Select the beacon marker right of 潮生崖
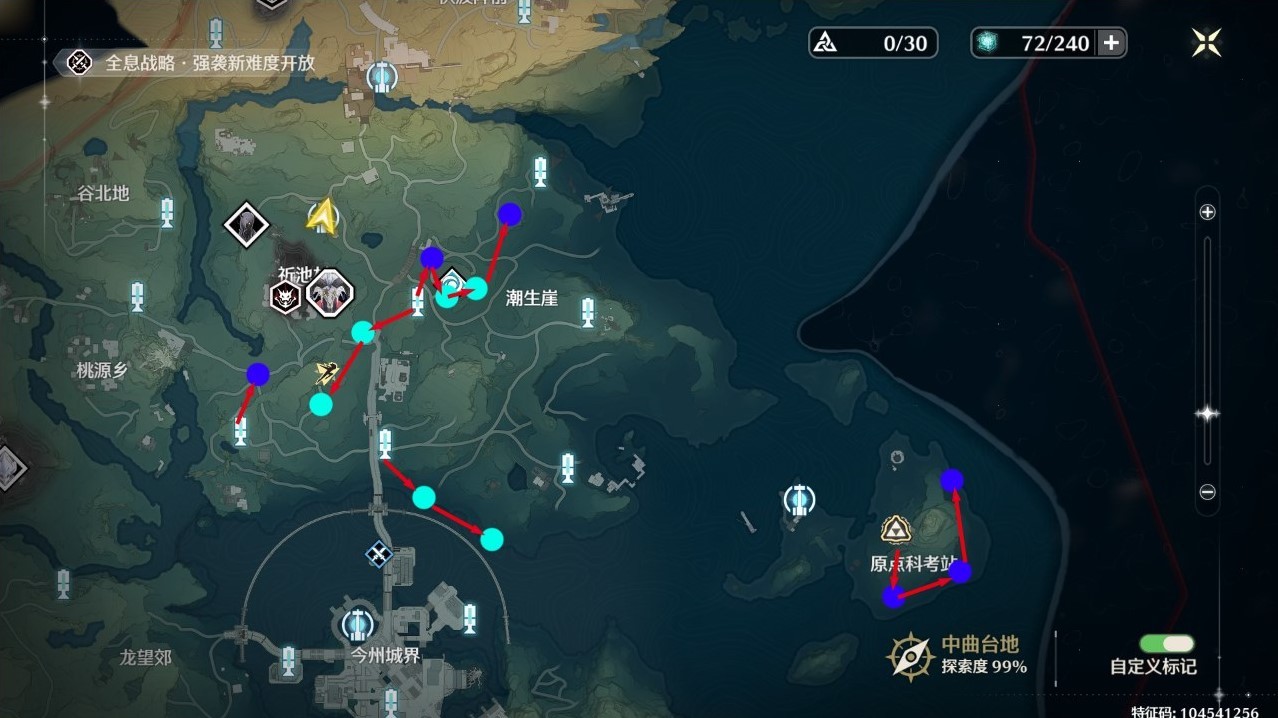 [588, 312]
